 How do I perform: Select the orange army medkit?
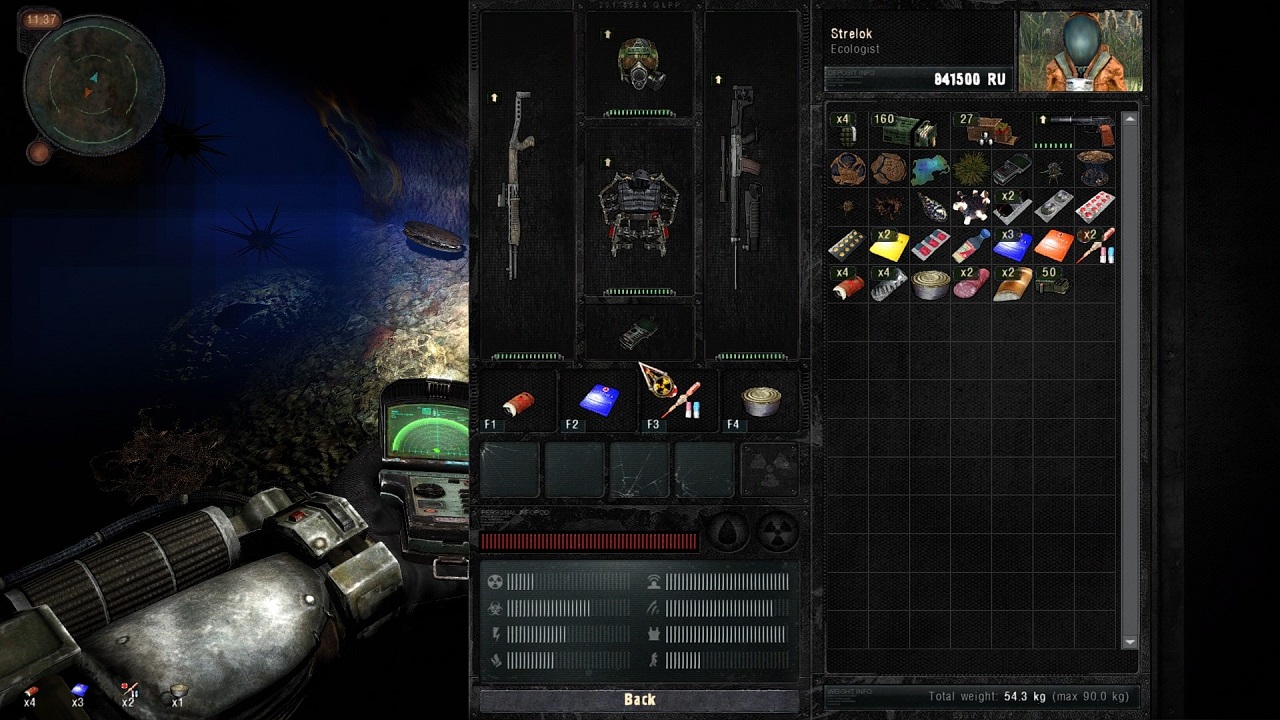point(1053,246)
